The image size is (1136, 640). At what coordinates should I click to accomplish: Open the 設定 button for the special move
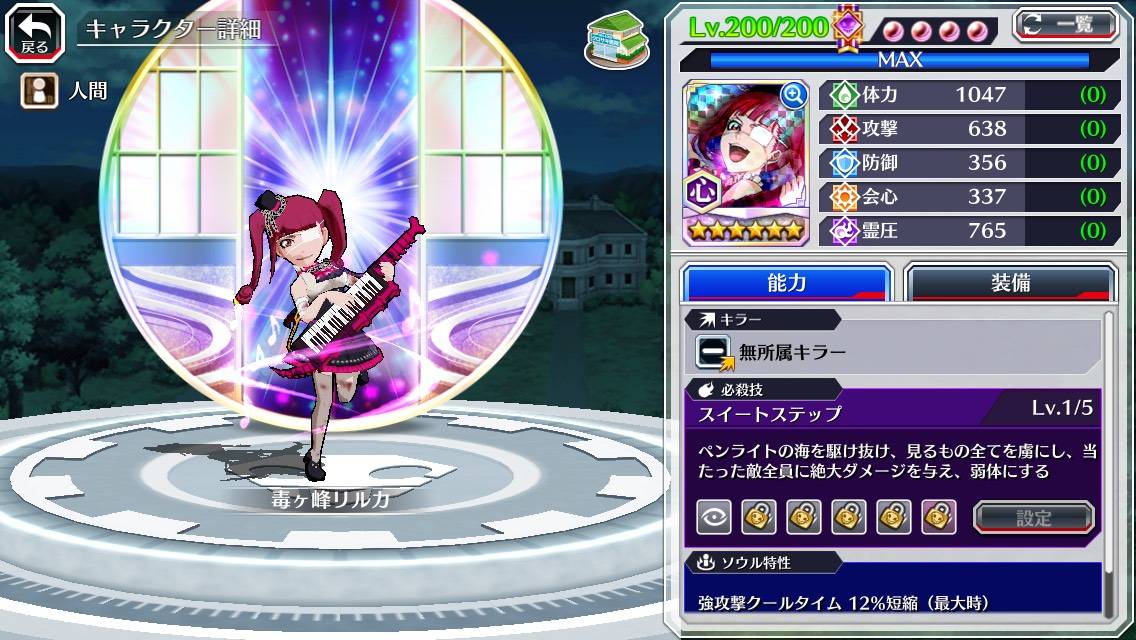1034,517
